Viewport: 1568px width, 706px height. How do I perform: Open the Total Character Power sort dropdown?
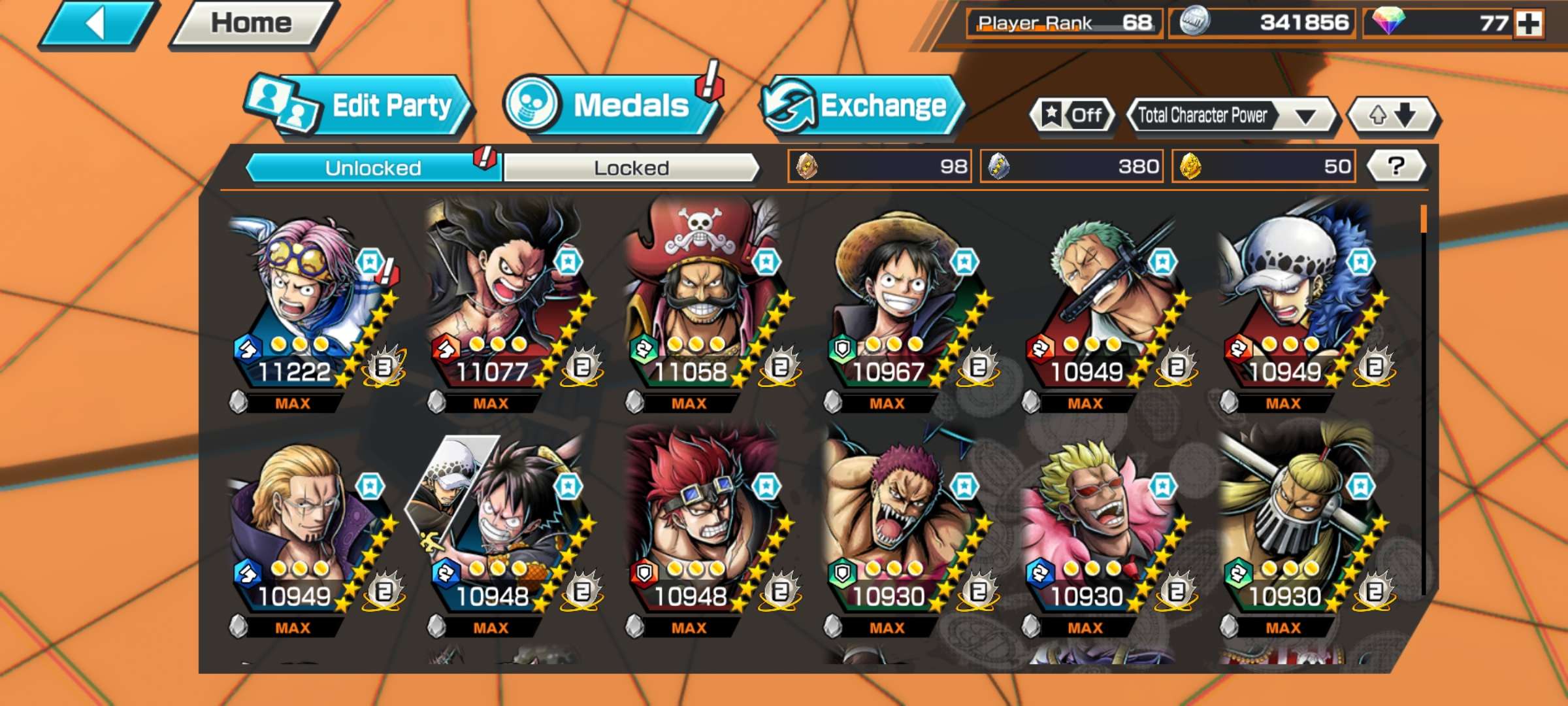coord(1231,116)
